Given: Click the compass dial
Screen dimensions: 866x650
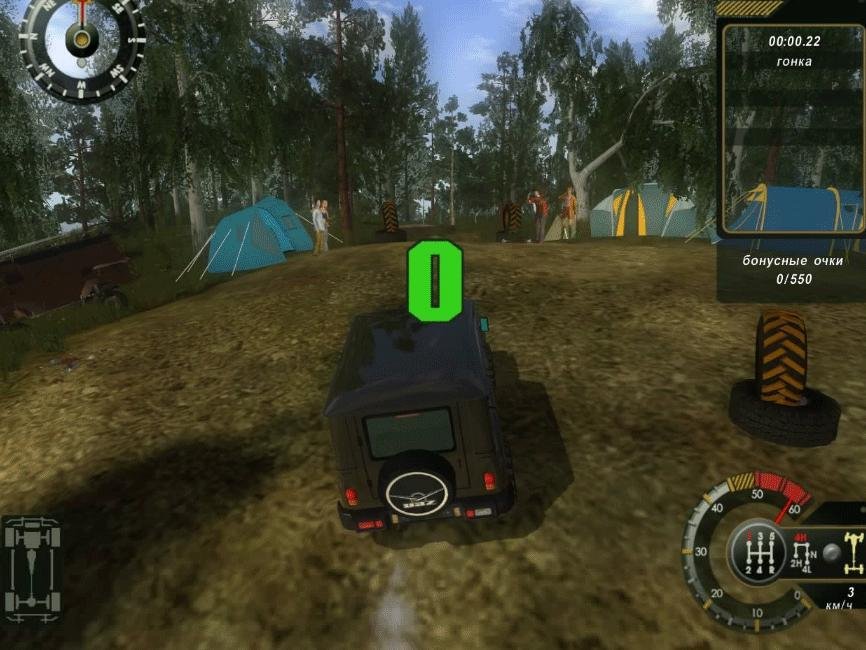Looking at the screenshot, I should pyautogui.click(x=81, y=39).
